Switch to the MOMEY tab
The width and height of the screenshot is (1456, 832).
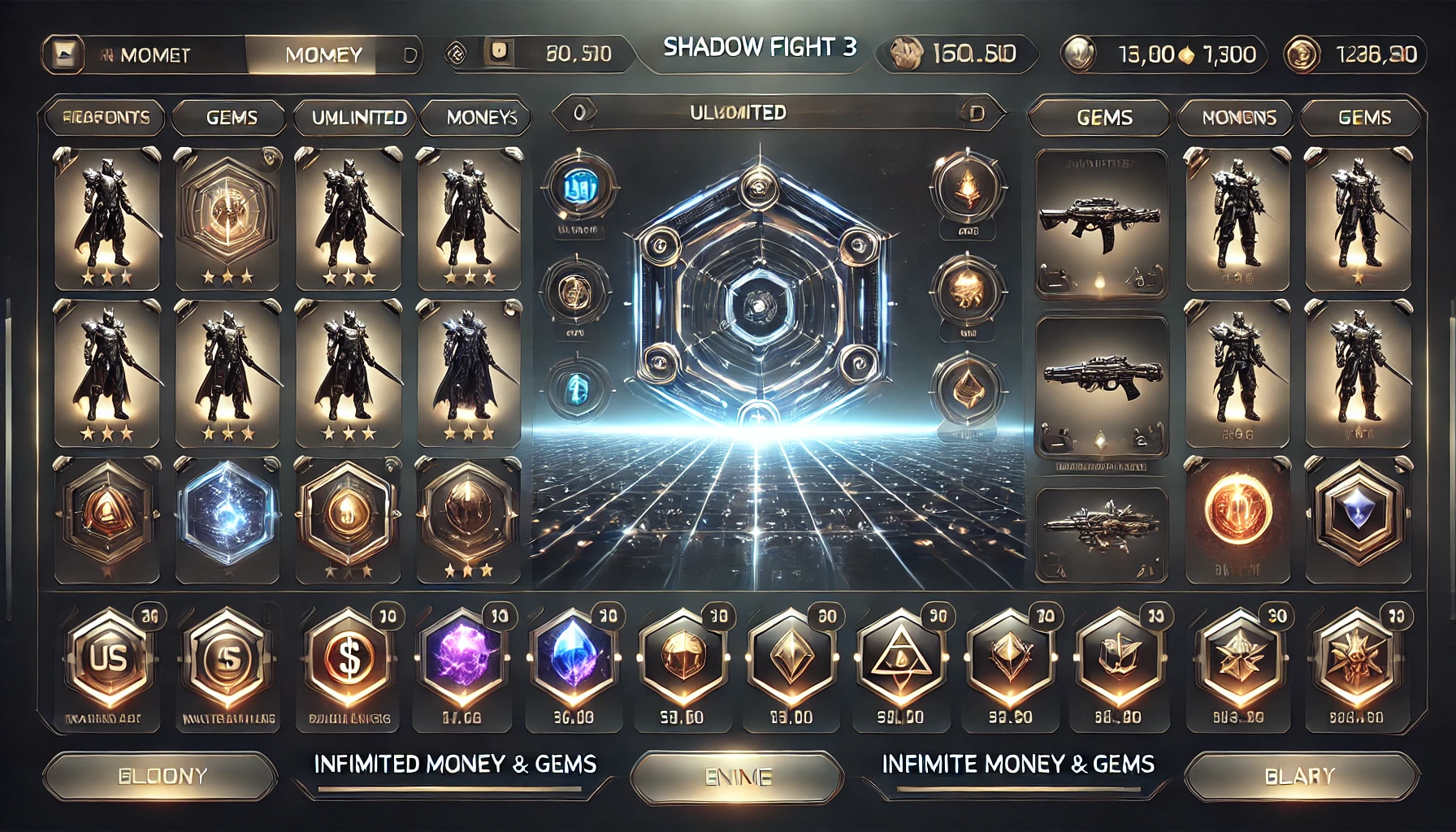(323, 55)
